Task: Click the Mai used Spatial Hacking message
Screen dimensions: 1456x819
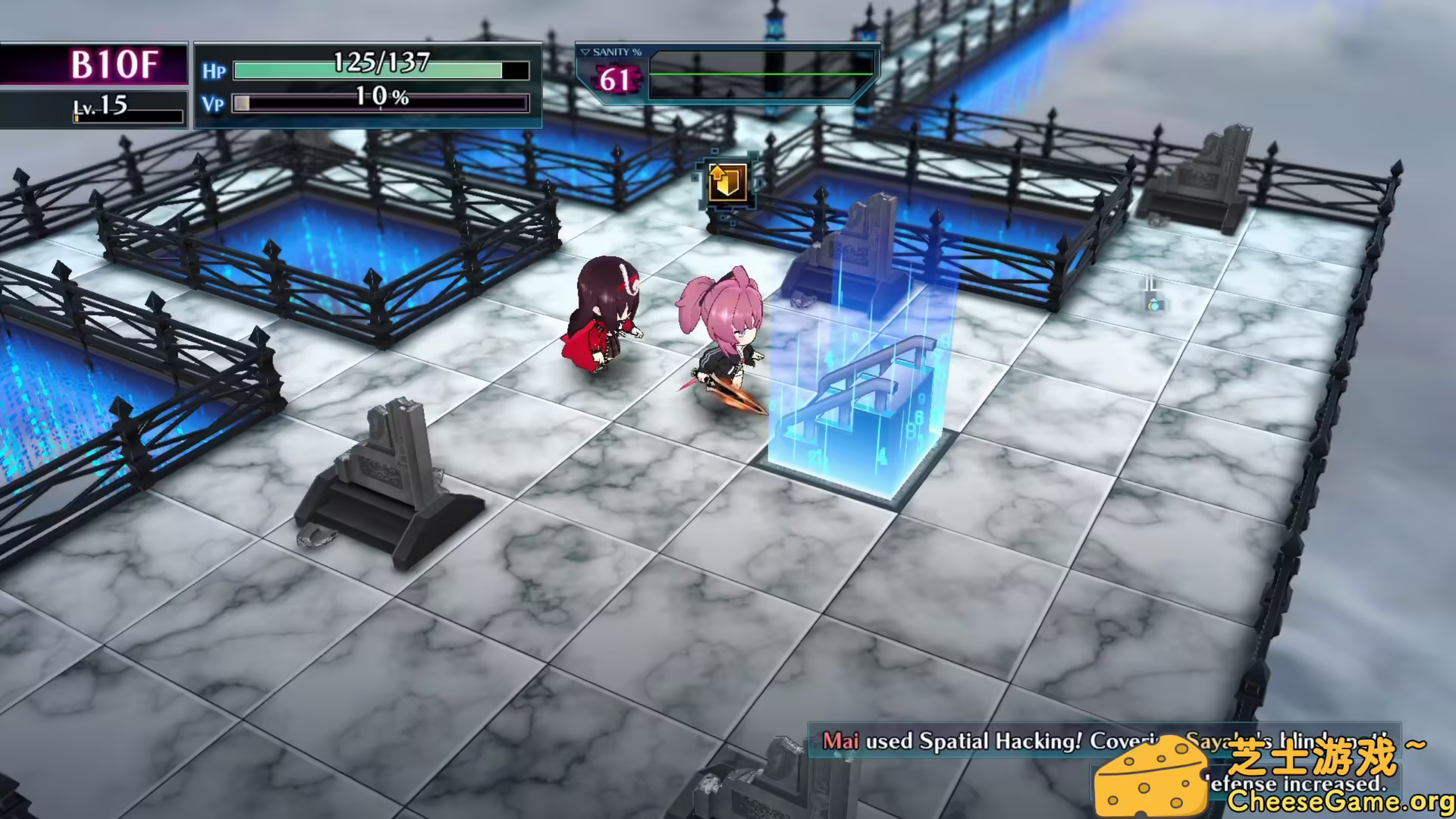Action: click(x=986, y=742)
